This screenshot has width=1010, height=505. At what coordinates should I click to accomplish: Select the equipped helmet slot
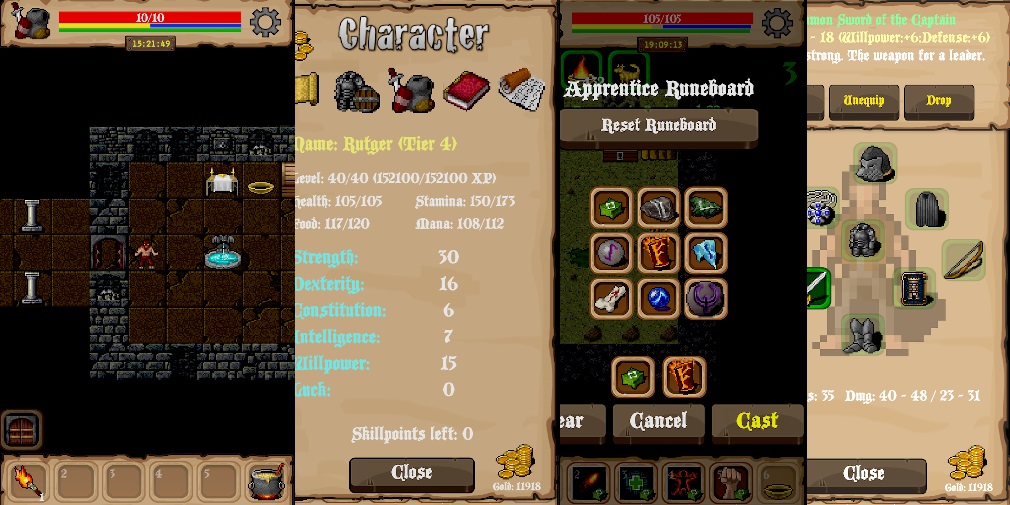tap(874, 163)
